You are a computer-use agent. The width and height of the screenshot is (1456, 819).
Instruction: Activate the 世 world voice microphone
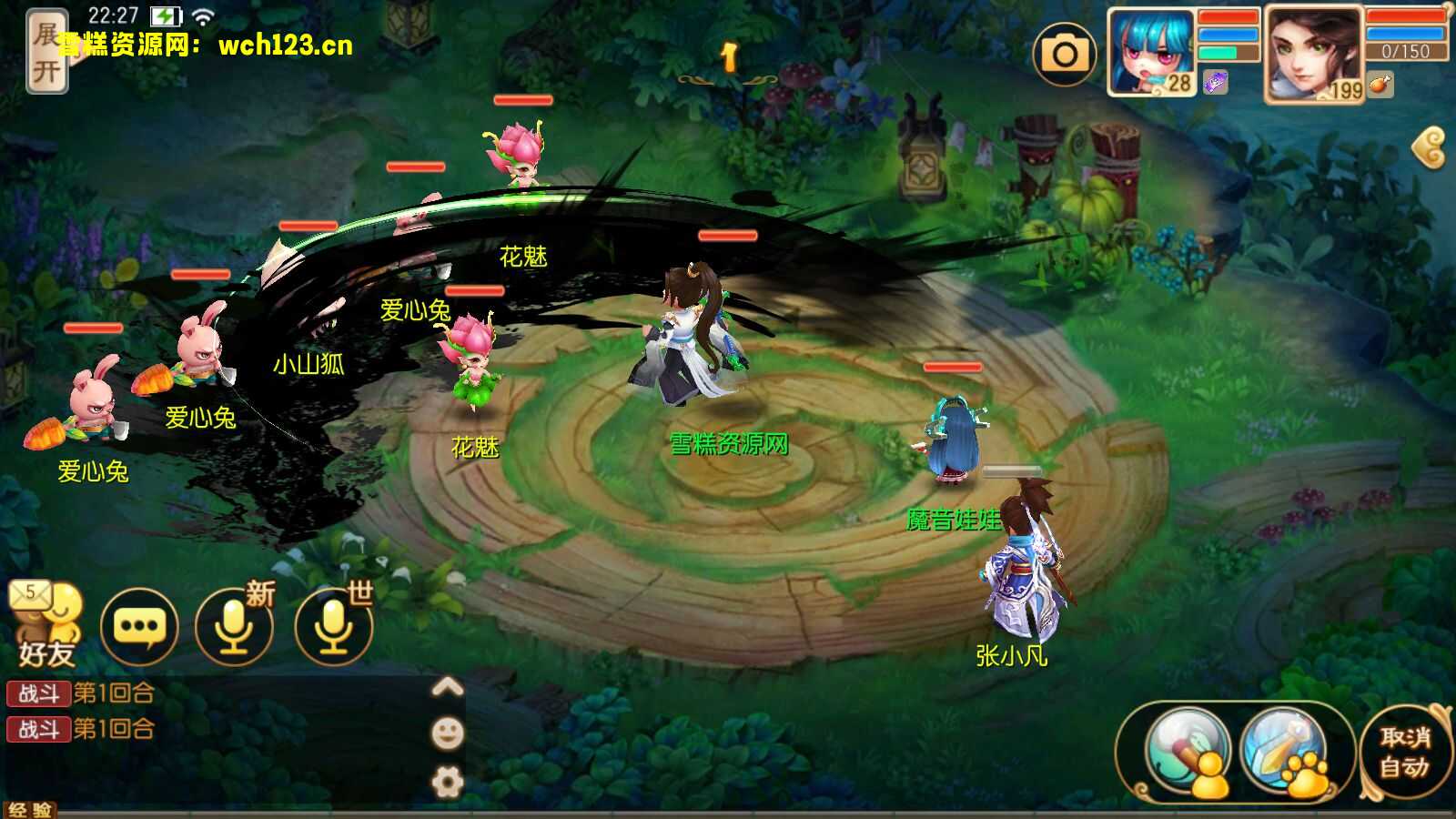[333, 627]
